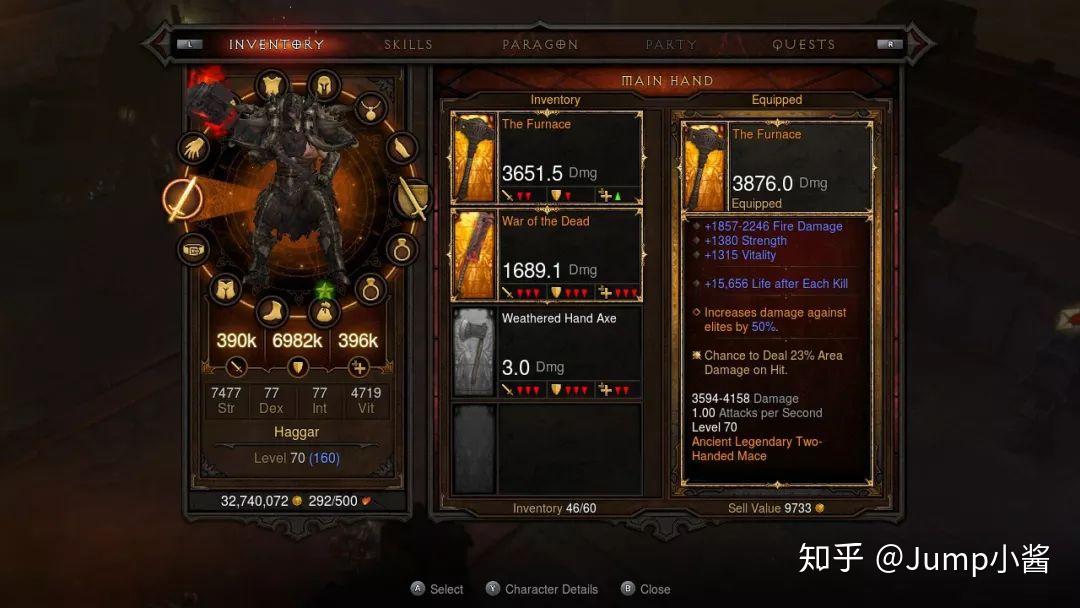Open the bracers slot below the amulet
The width and height of the screenshot is (1080, 608).
click(401, 149)
